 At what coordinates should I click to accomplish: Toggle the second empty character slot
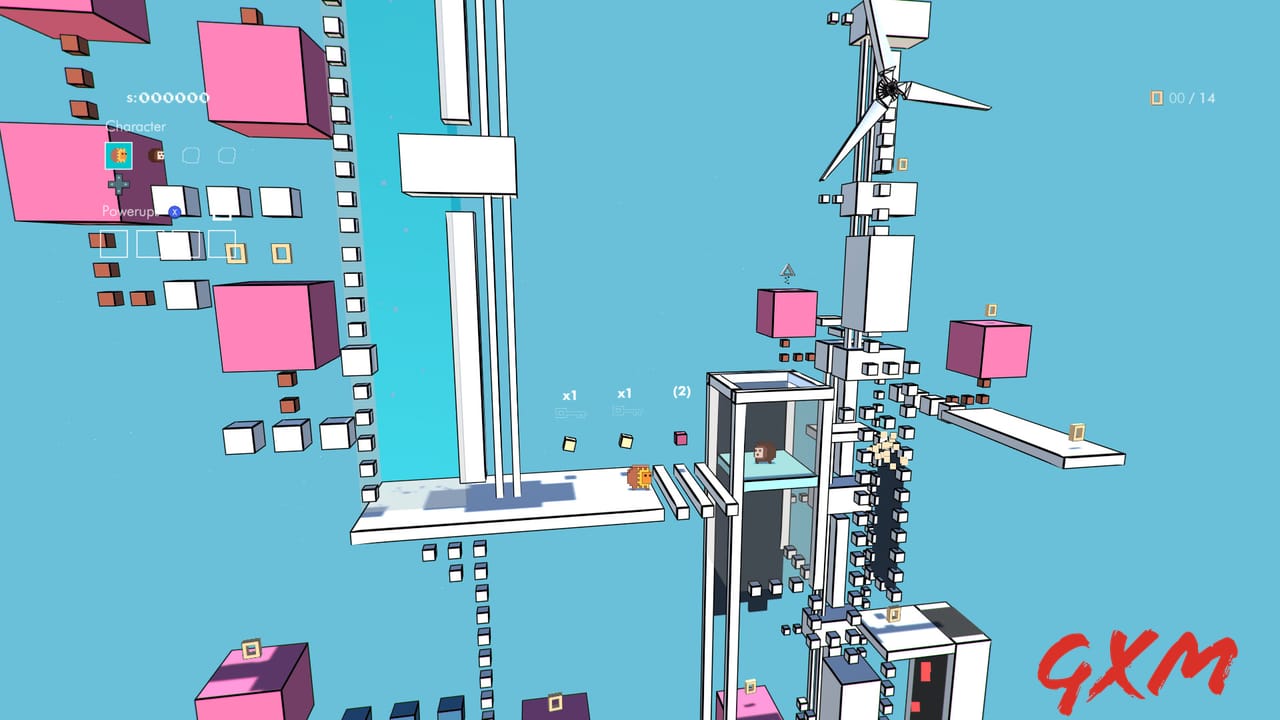click(x=226, y=154)
